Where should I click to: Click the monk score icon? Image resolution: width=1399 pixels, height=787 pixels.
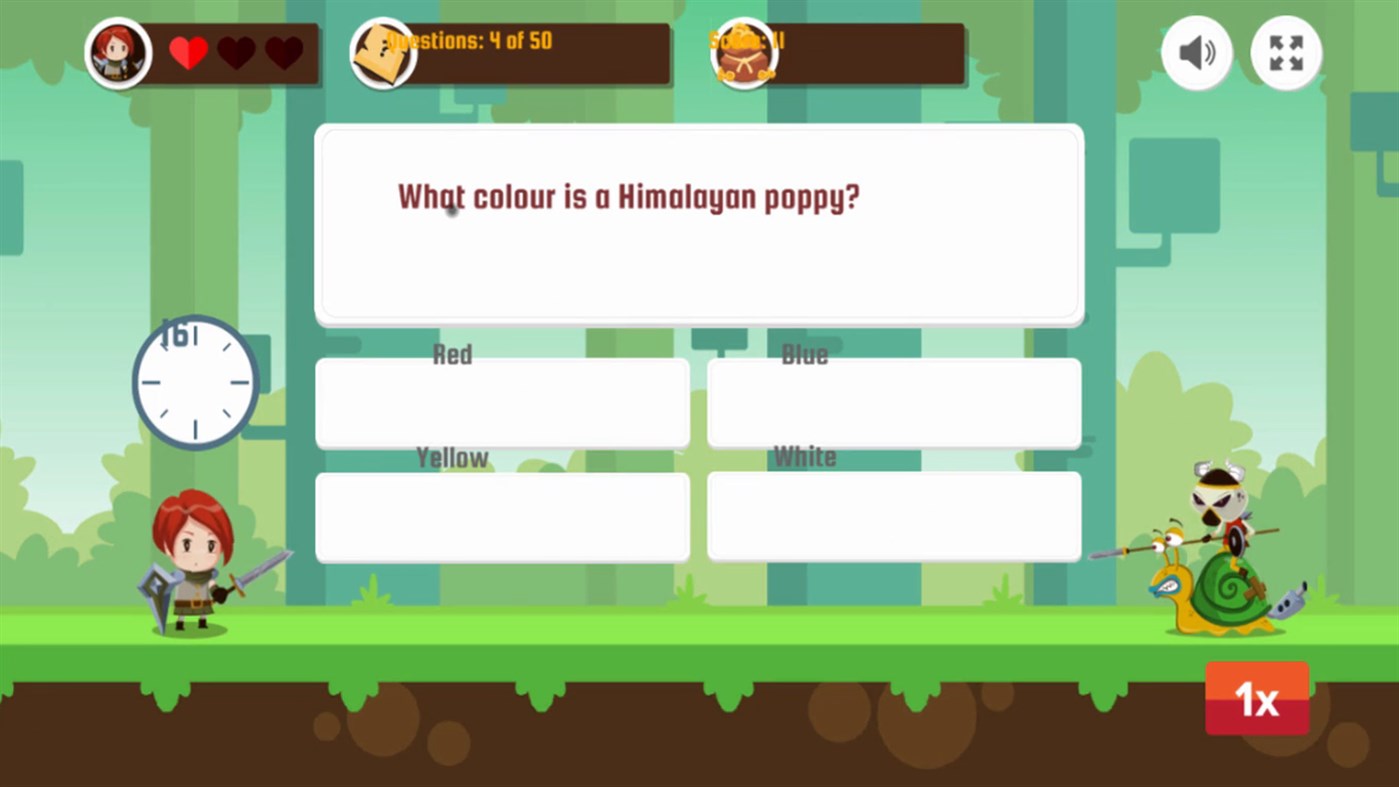pos(744,53)
